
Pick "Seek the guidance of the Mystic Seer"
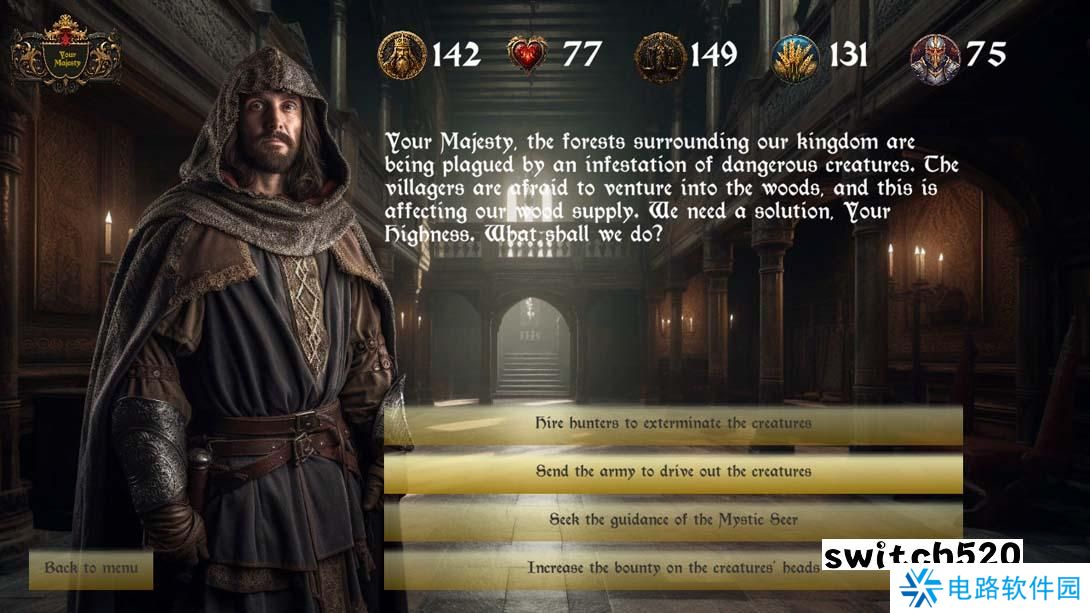(673, 520)
